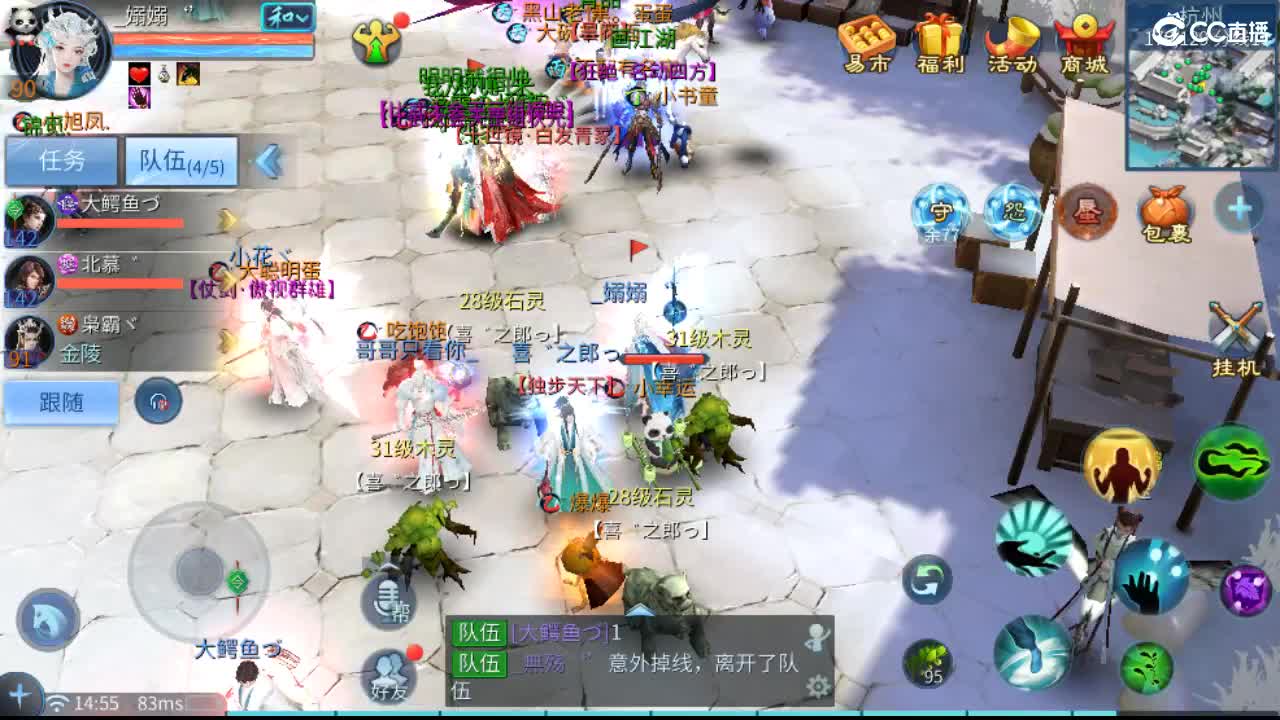Collapse the team panel with the blue chevron
This screenshot has width=1280, height=720.
[266, 161]
